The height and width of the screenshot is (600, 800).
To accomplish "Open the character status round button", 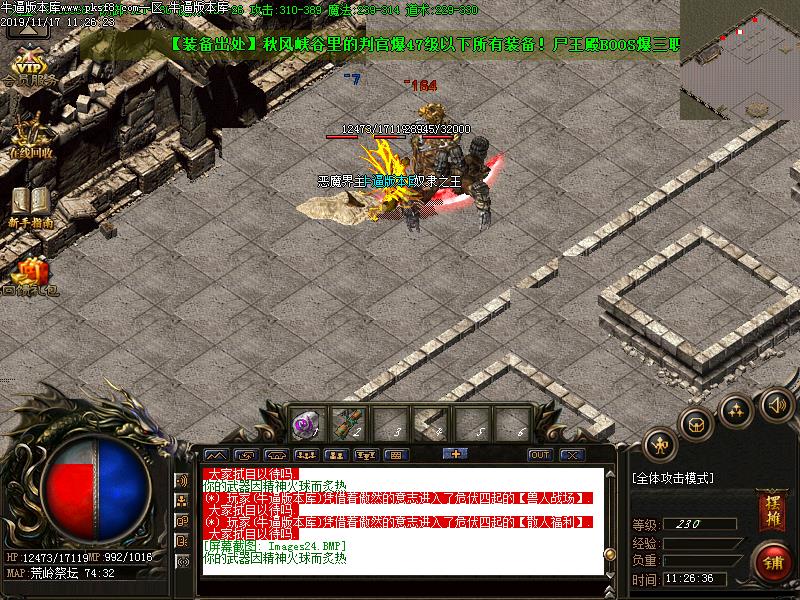I will (x=659, y=445).
